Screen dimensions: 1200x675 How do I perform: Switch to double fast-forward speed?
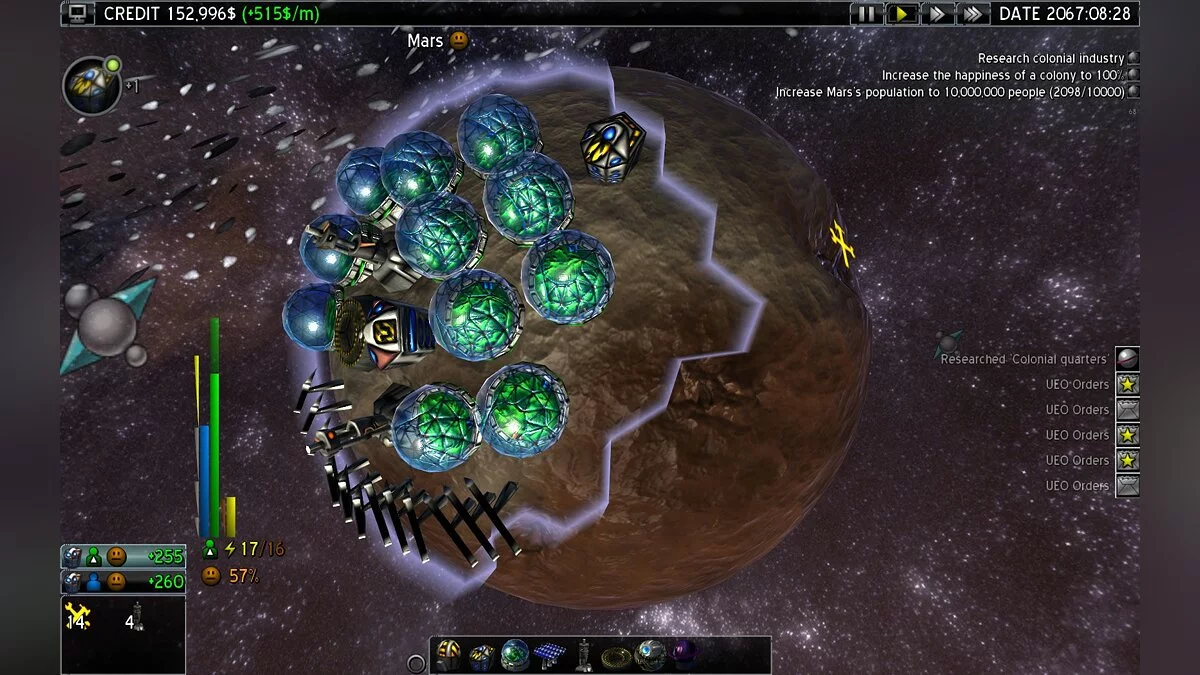[x=937, y=14]
